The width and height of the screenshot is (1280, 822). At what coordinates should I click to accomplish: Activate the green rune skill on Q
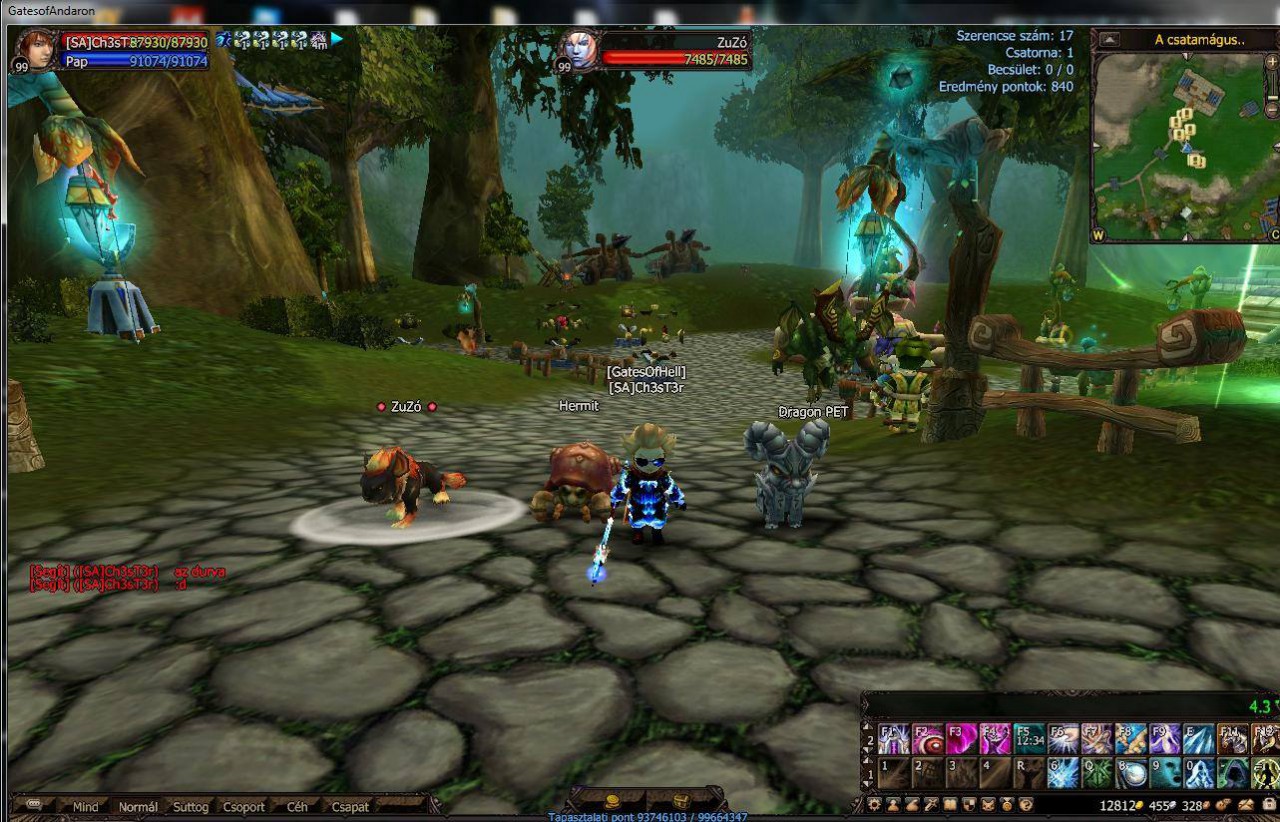1097,773
